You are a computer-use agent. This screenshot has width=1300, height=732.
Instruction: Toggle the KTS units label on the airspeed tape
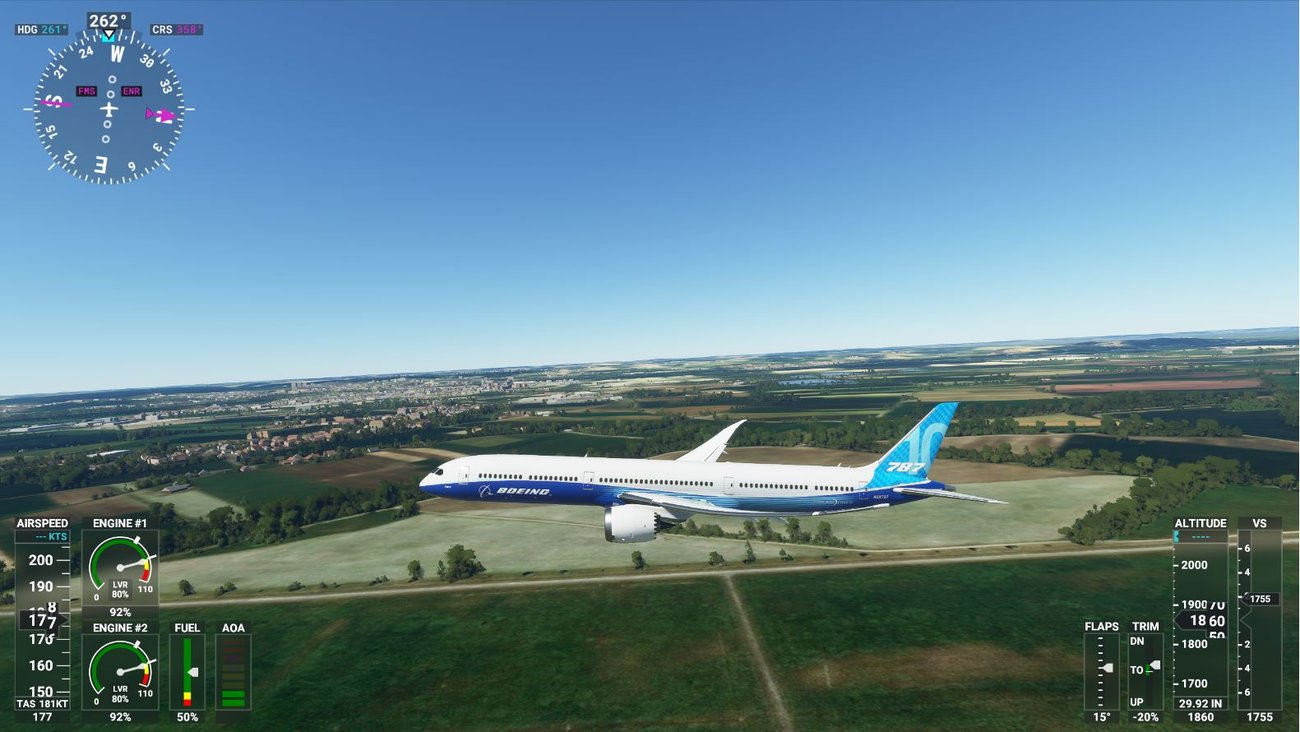[x=56, y=536]
